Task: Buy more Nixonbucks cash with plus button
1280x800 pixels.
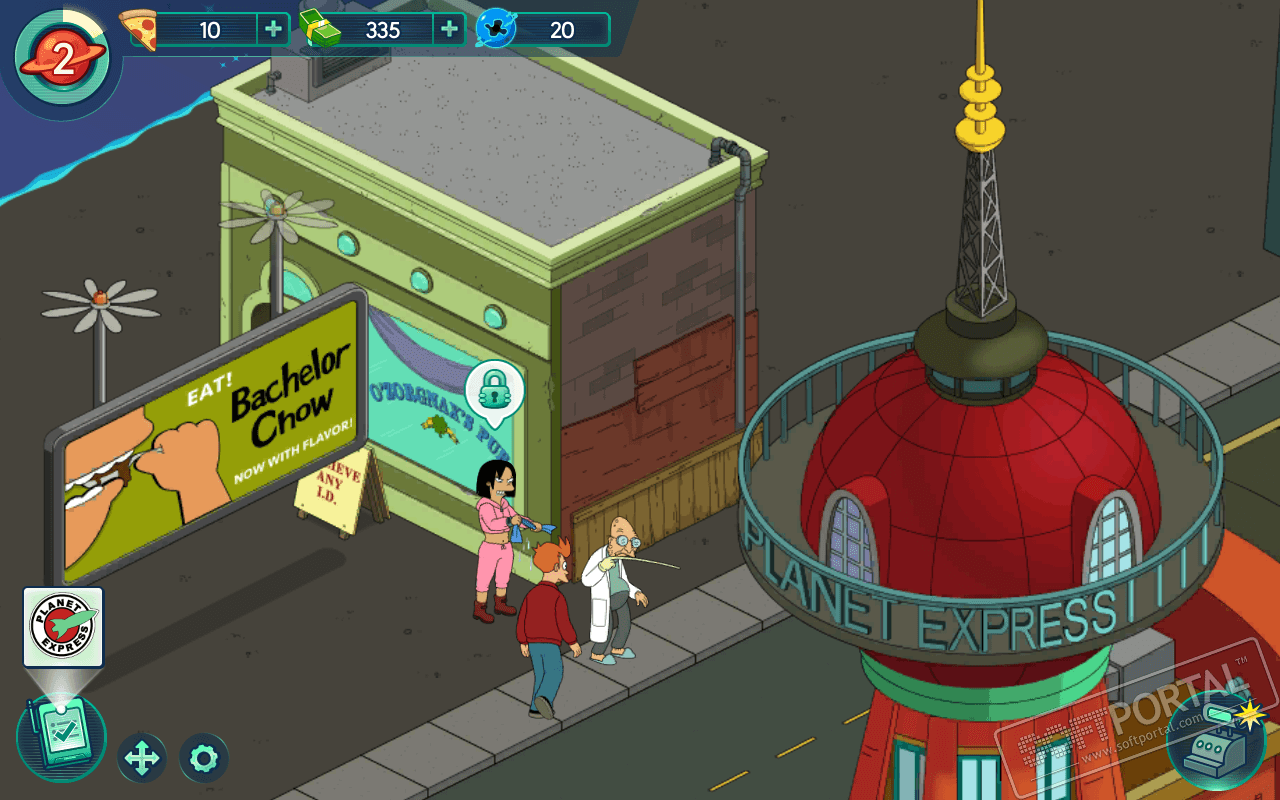Action: tap(449, 29)
